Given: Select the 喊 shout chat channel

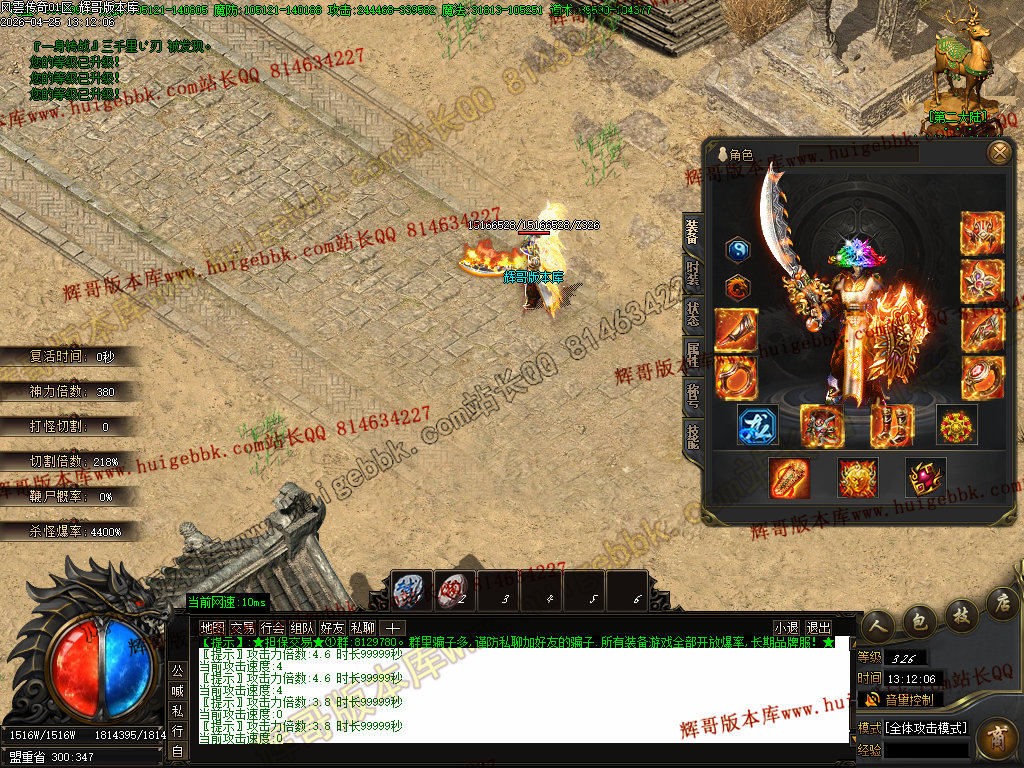Looking at the screenshot, I should coord(177,690).
